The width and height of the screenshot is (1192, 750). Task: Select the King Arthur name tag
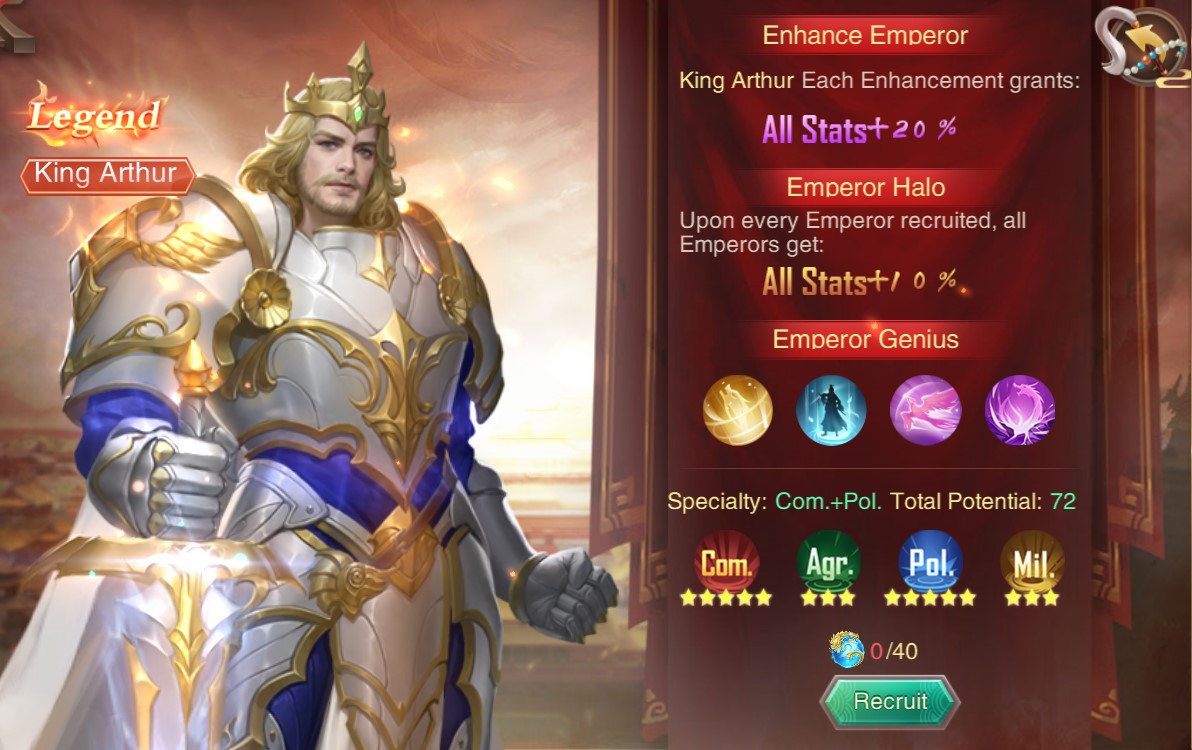pyautogui.click(x=106, y=174)
